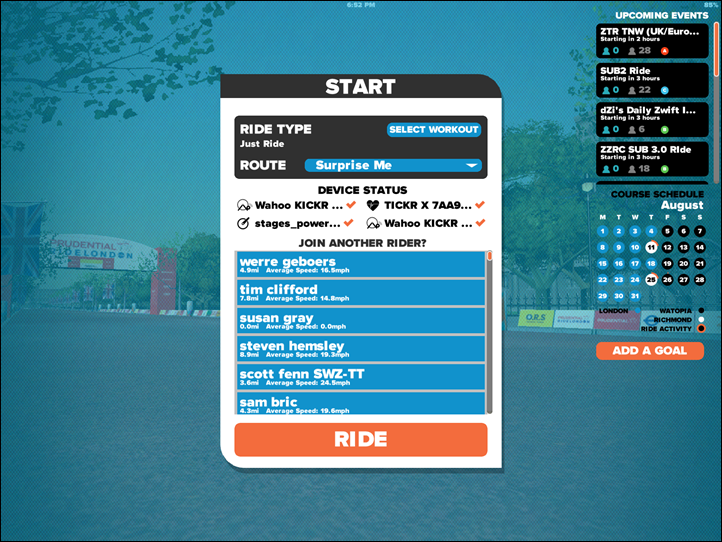Viewport: 722px width, 542px height.
Task: Click the stages_power device status entry
Action: [295, 223]
